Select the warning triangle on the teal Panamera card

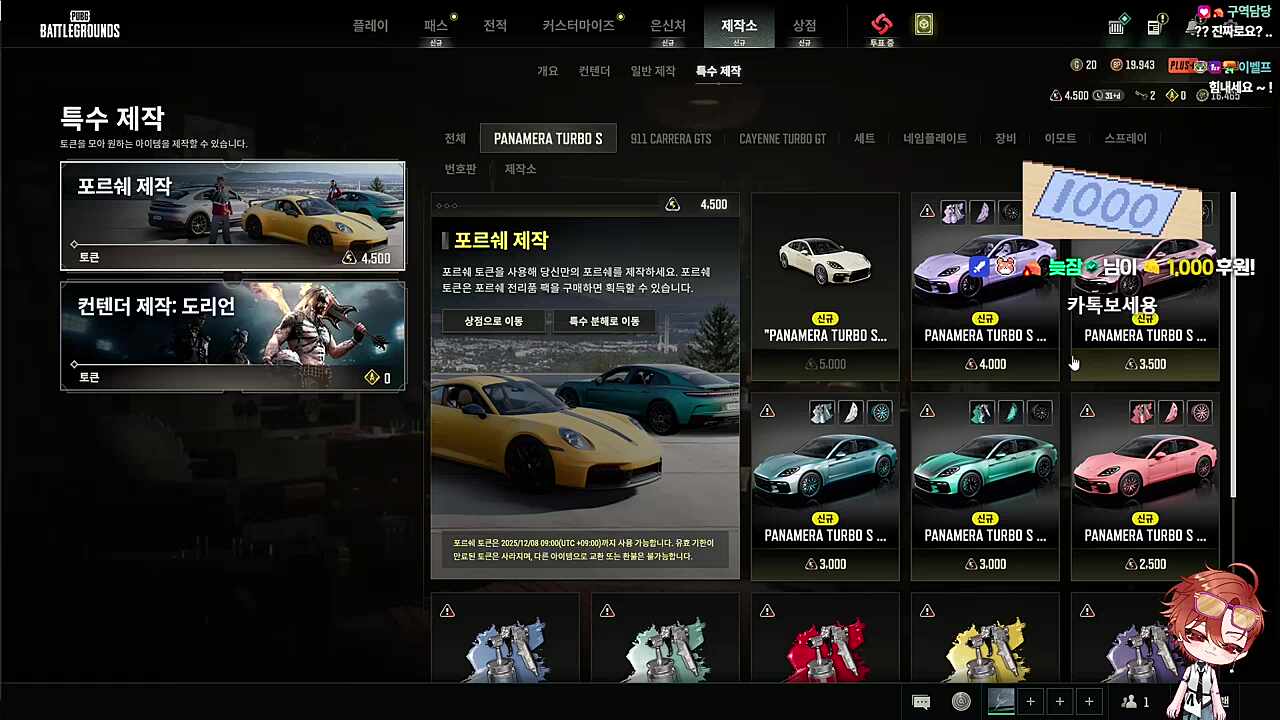point(767,411)
